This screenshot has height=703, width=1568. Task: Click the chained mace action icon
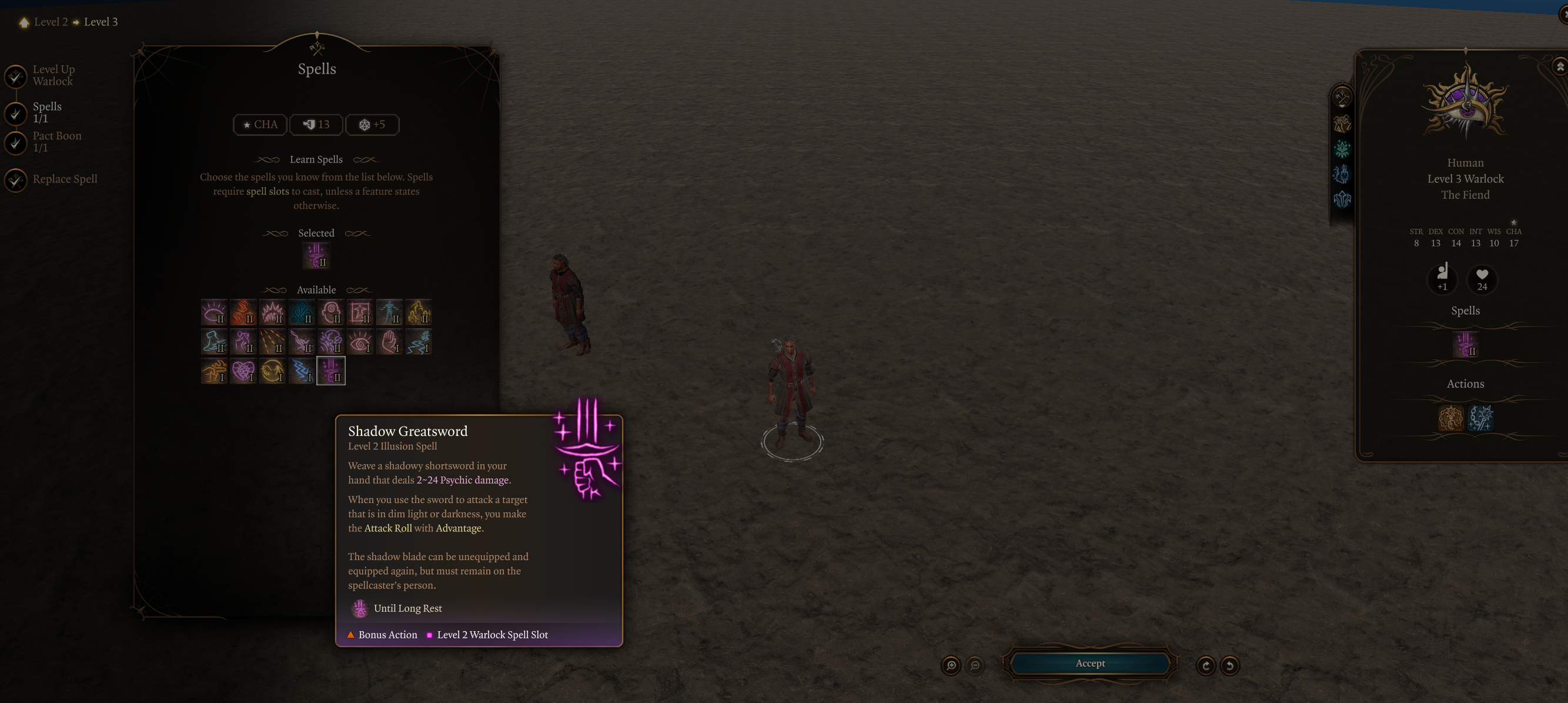[1480, 418]
